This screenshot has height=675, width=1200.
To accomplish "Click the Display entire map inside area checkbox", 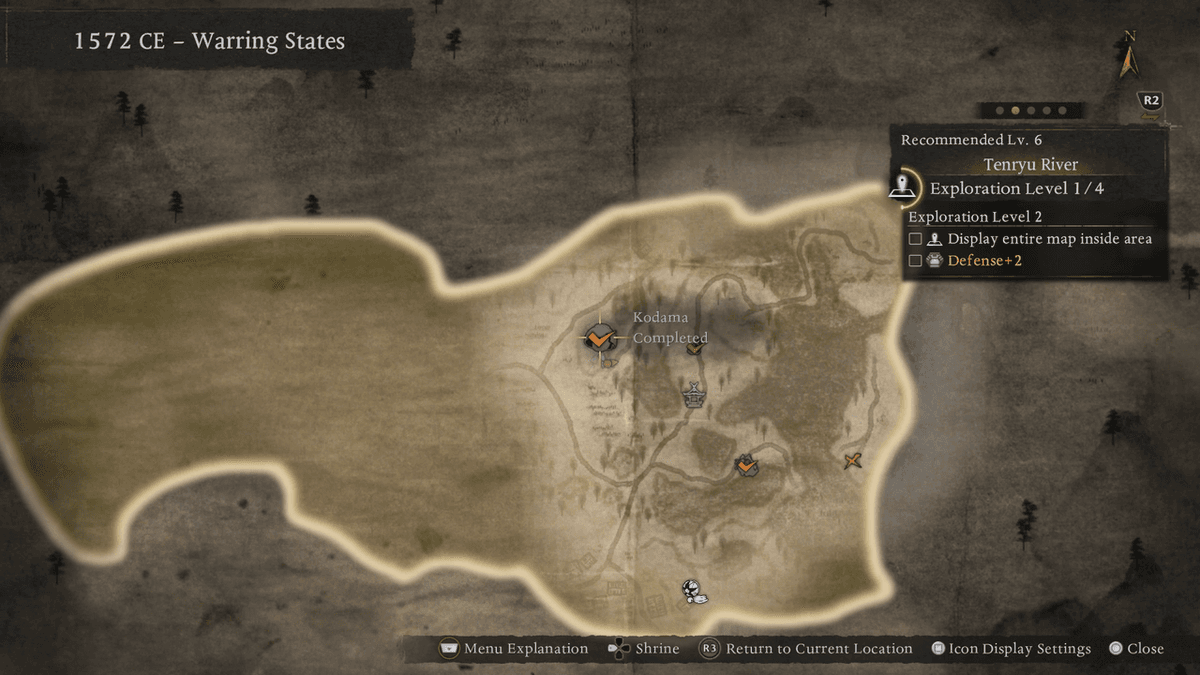I will [x=915, y=239].
